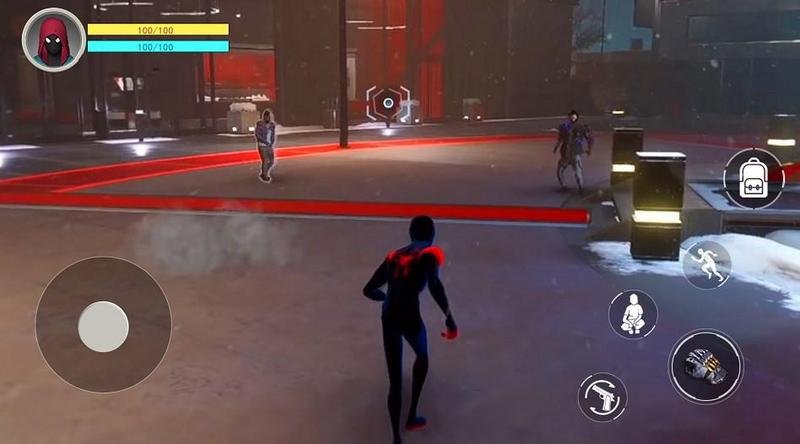This screenshot has width=800, height=444.
Task: Toggle the crouch stance button
Action: pos(632,315)
